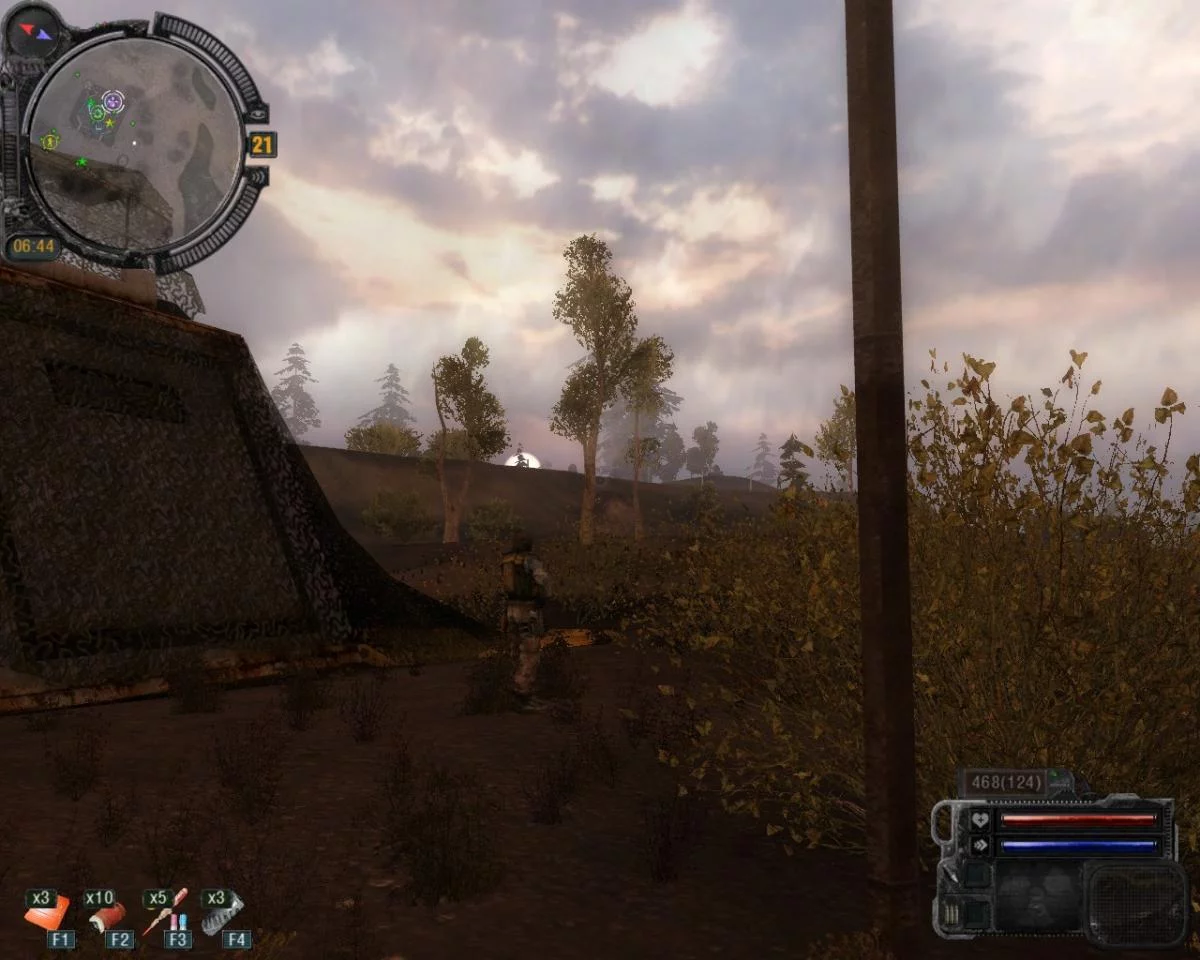Click the stamina arrows icon
The height and width of the screenshot is (960, 1200).
(x=980, y=845)
